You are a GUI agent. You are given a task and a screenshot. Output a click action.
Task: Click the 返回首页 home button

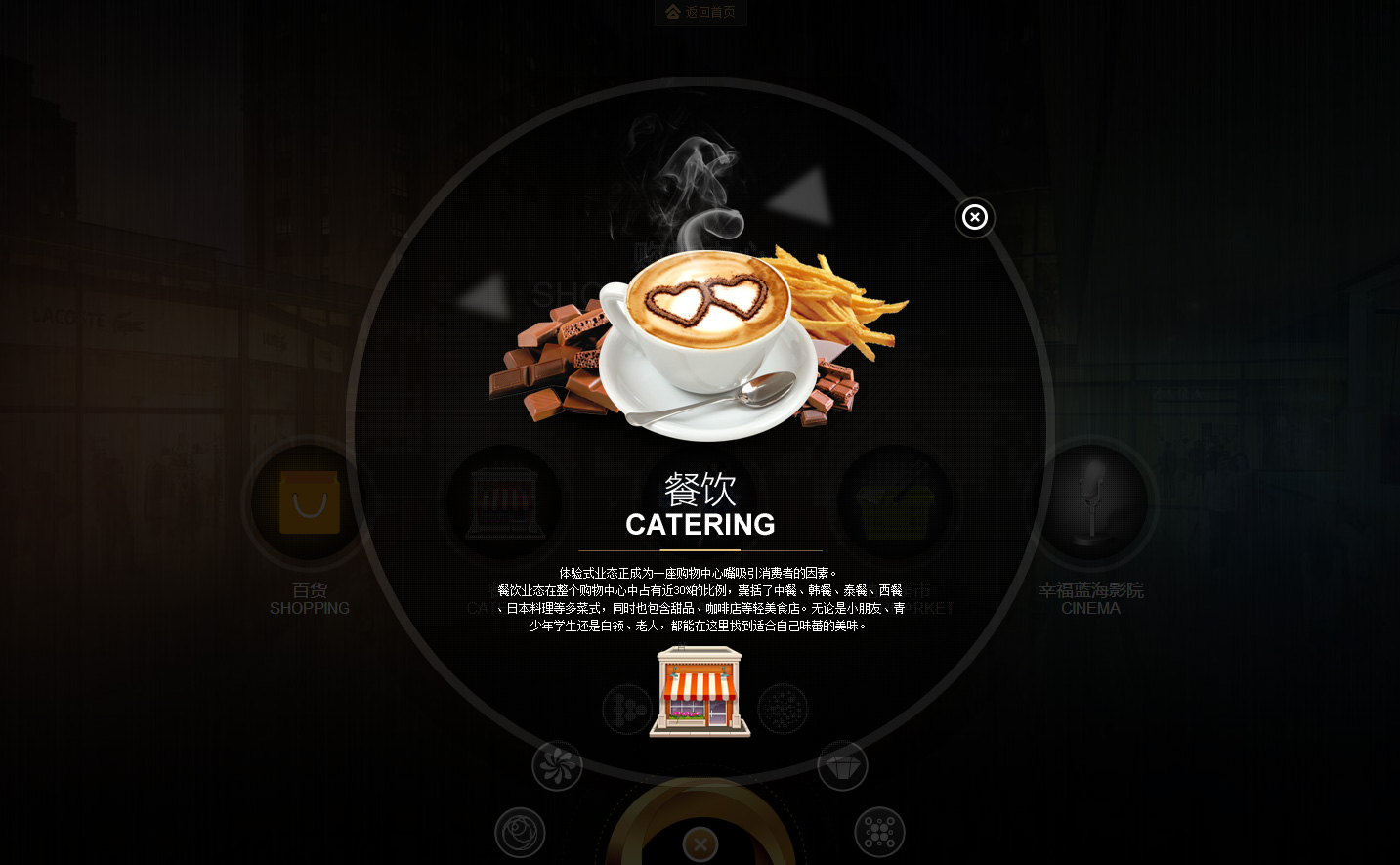(x=700, y=12)
